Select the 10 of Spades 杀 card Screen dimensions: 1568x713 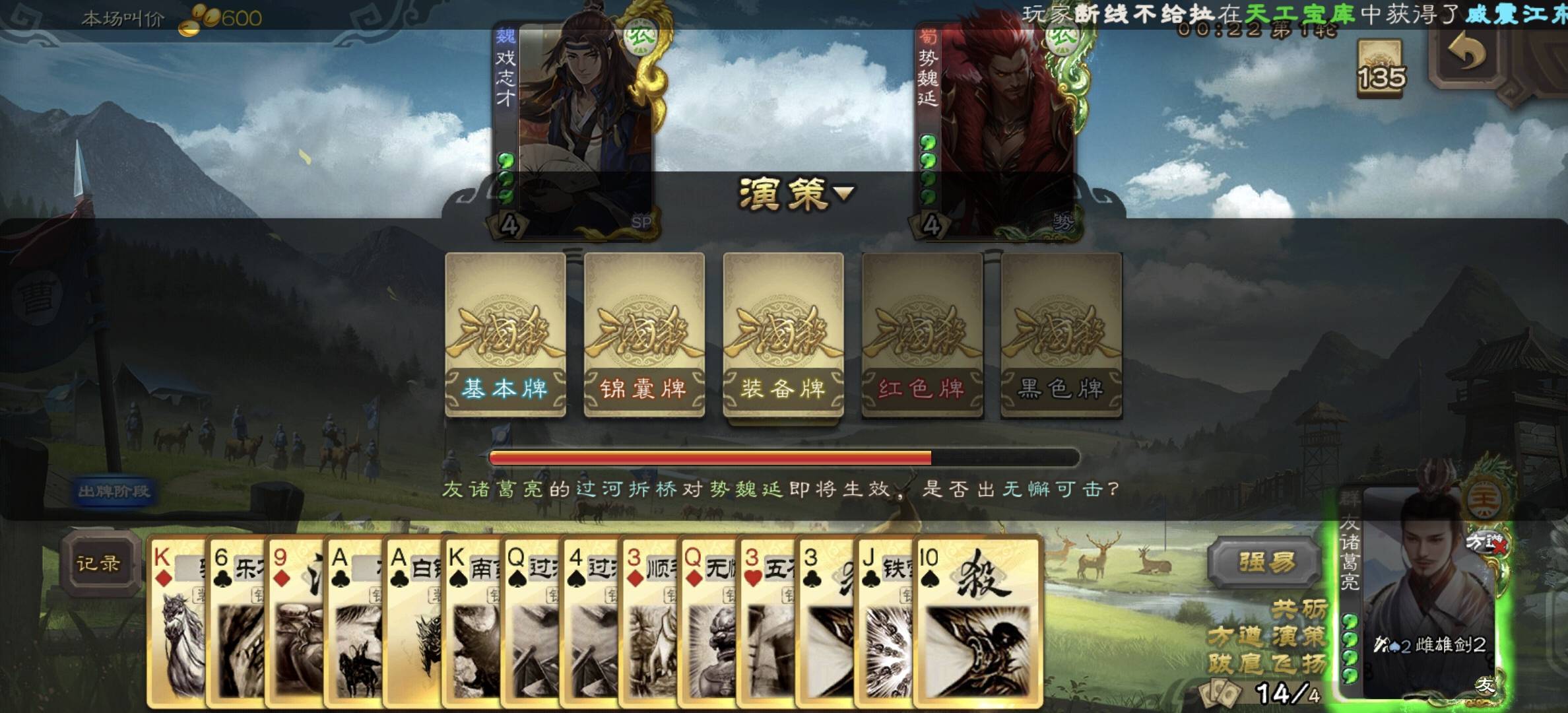(x=977, y=621)
